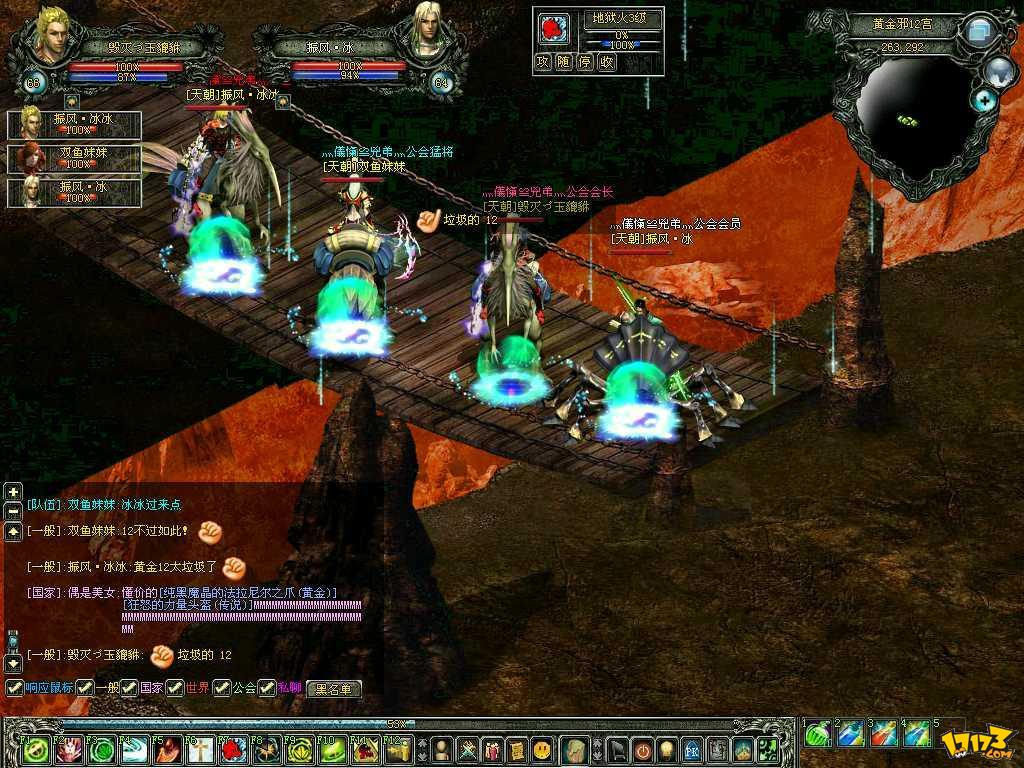Toggle the 世界 world chat channel checkbox
The width and height of the screenshot is (1024, 768).
174,688
